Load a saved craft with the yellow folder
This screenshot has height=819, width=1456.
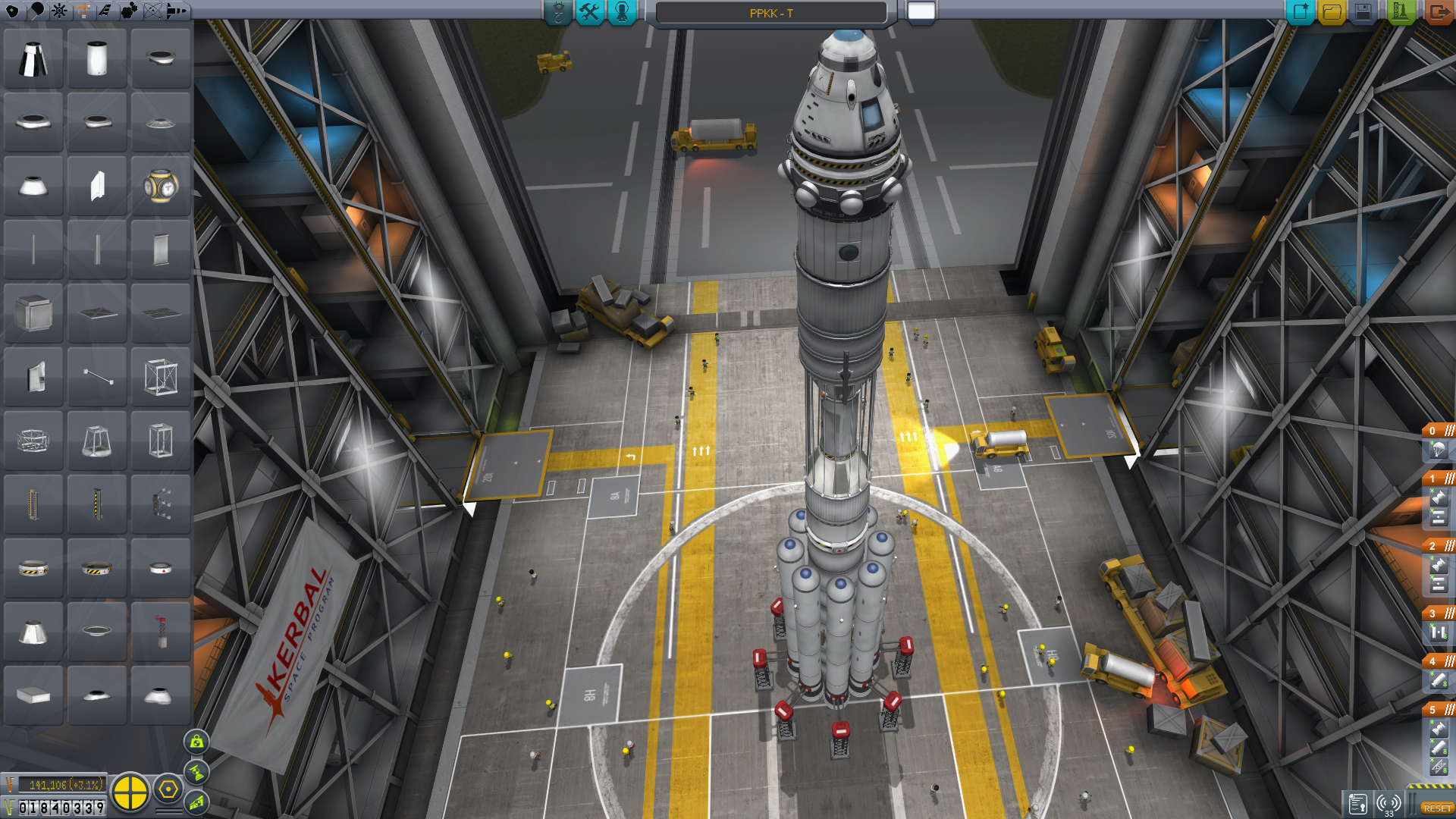click(1332, 12)
